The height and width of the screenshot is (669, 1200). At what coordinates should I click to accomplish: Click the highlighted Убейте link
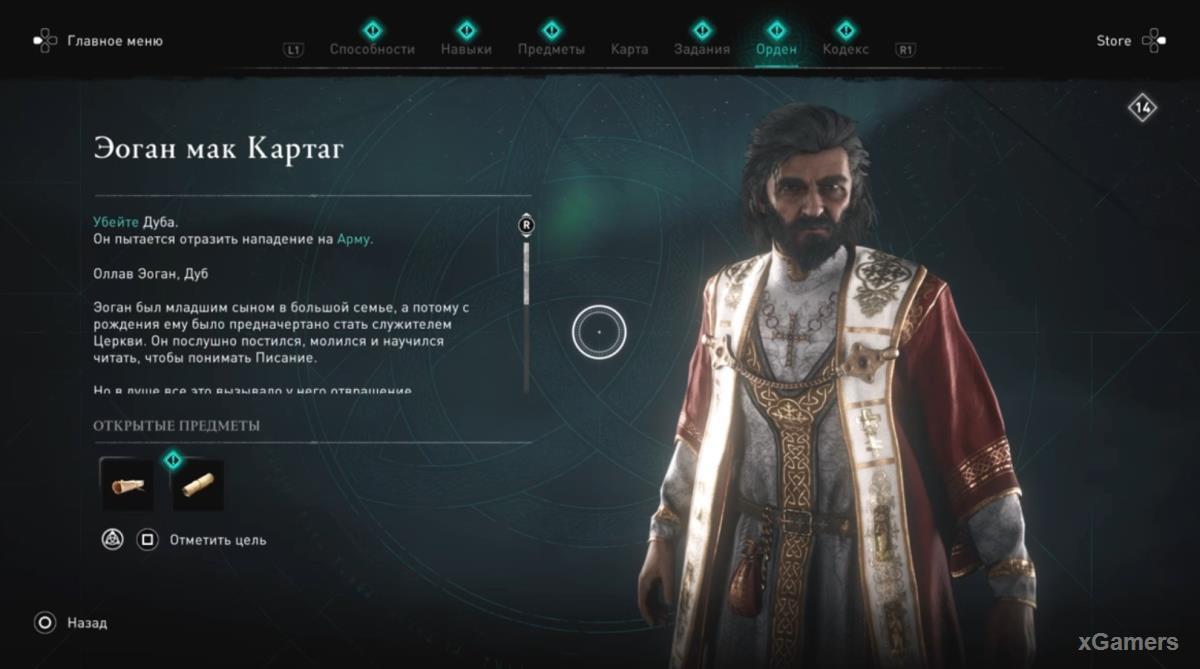(116, 222)
